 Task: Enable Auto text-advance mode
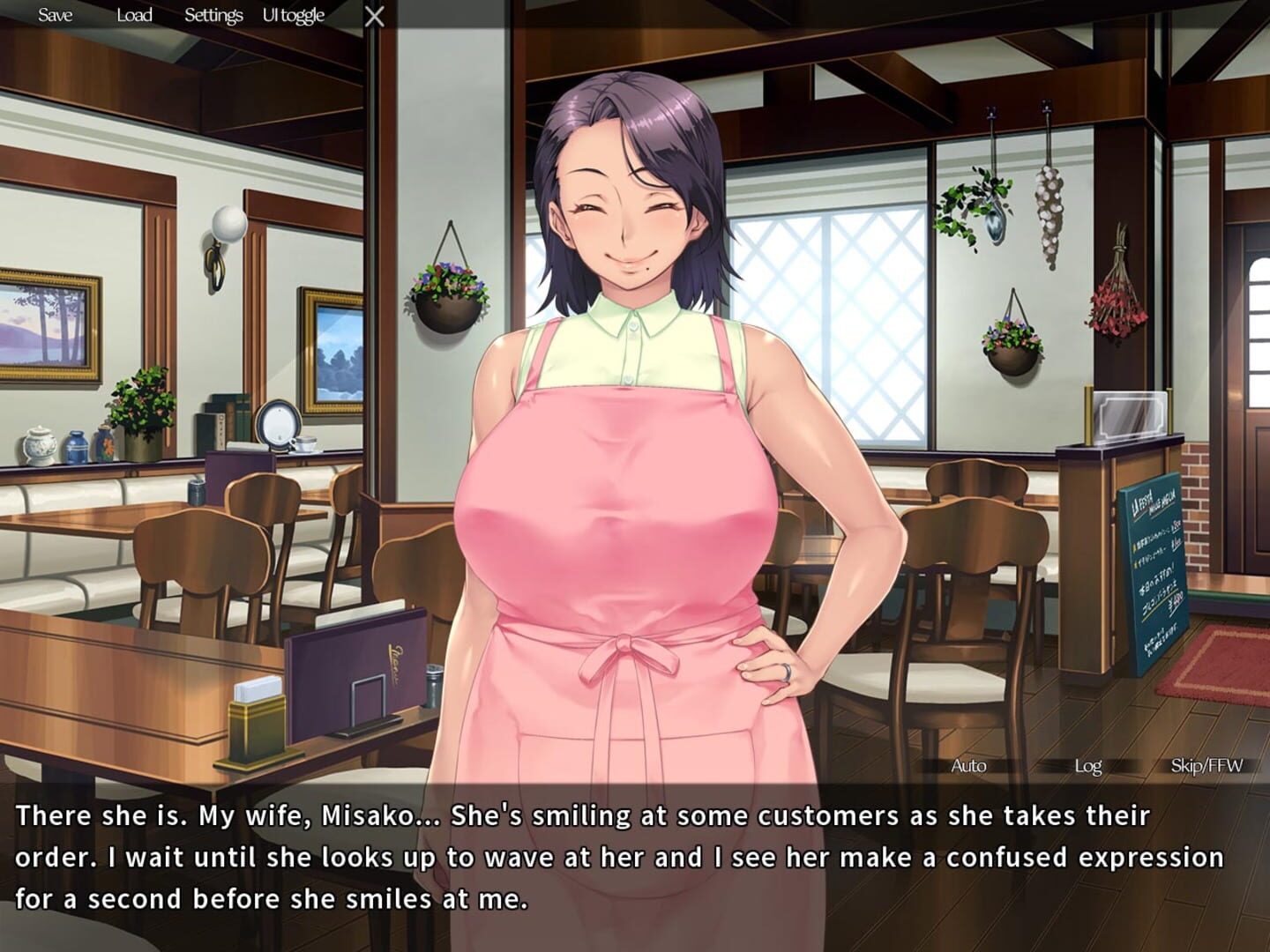click(x=968, y=766)
